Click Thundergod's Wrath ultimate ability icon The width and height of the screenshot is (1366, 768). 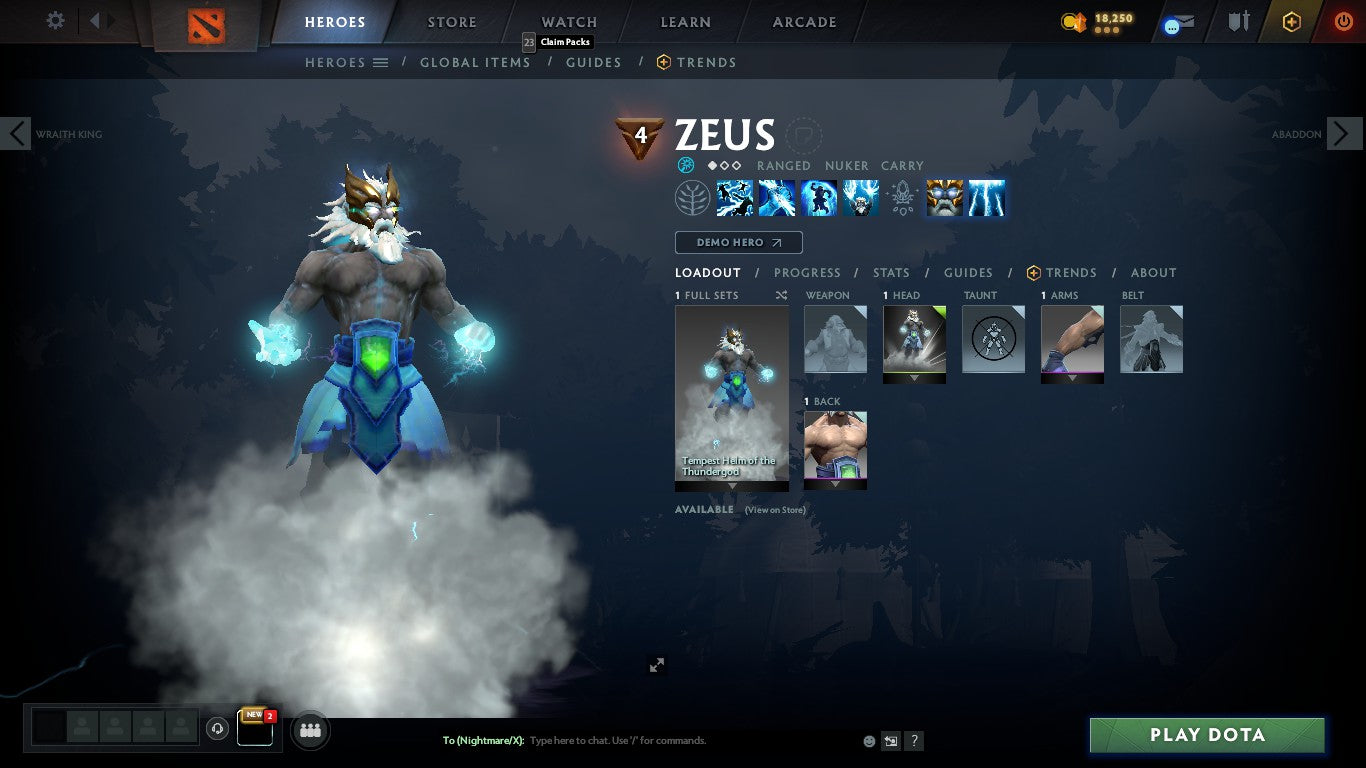(987, 197)
